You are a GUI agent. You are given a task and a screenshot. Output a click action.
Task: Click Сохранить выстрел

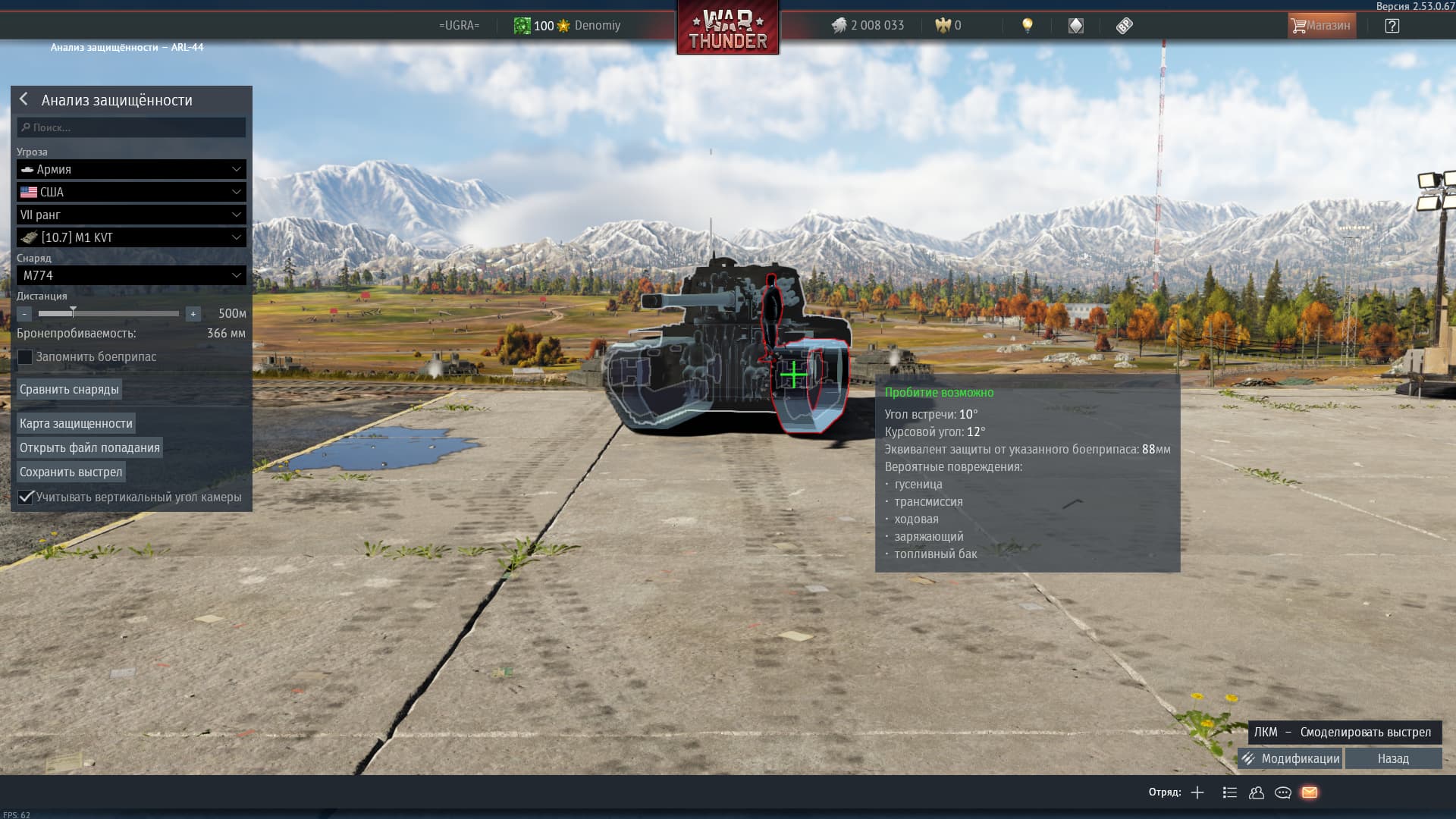point(71,472)
